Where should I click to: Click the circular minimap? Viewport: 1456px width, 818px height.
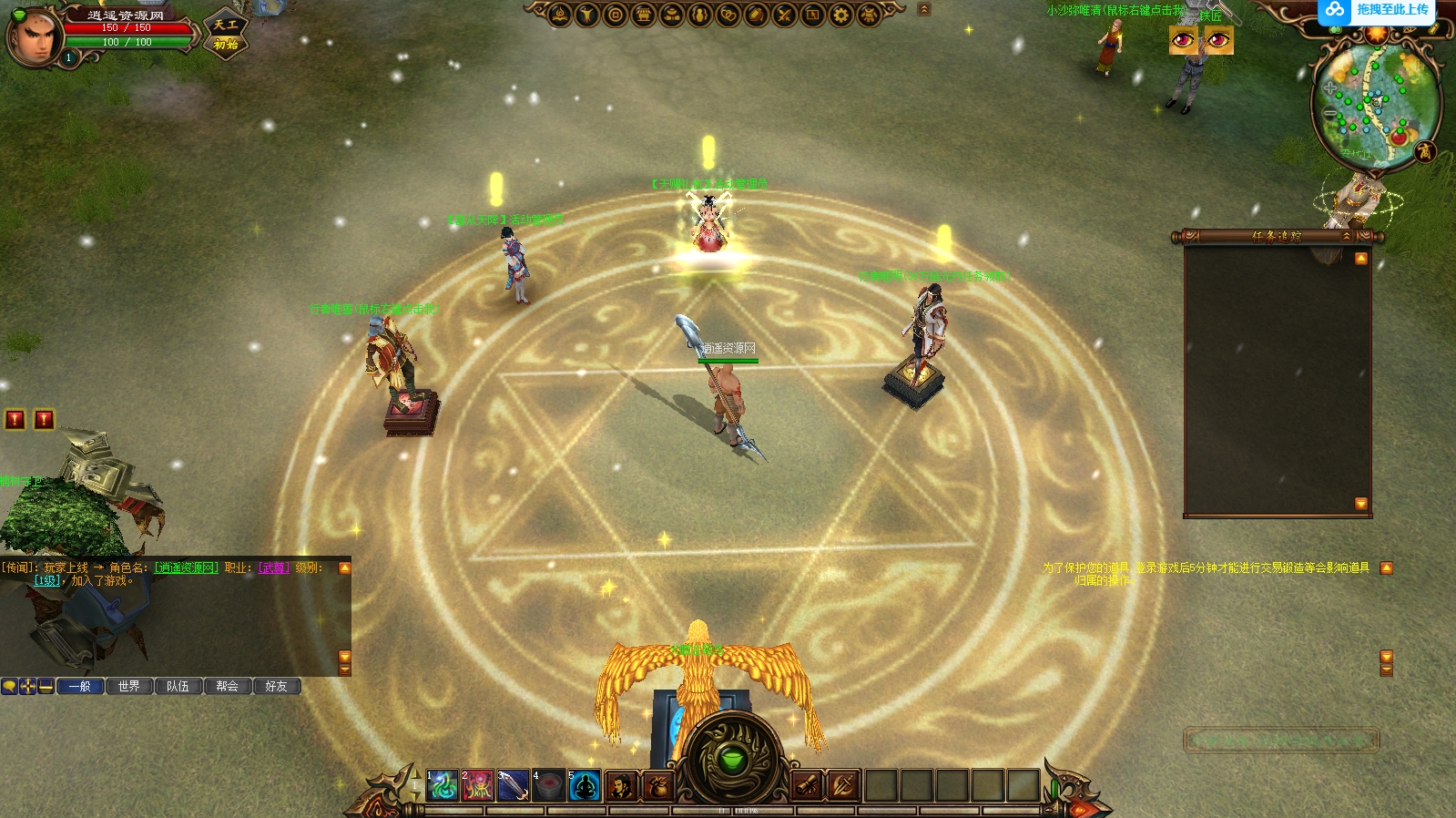click(x=1375, y=105)
